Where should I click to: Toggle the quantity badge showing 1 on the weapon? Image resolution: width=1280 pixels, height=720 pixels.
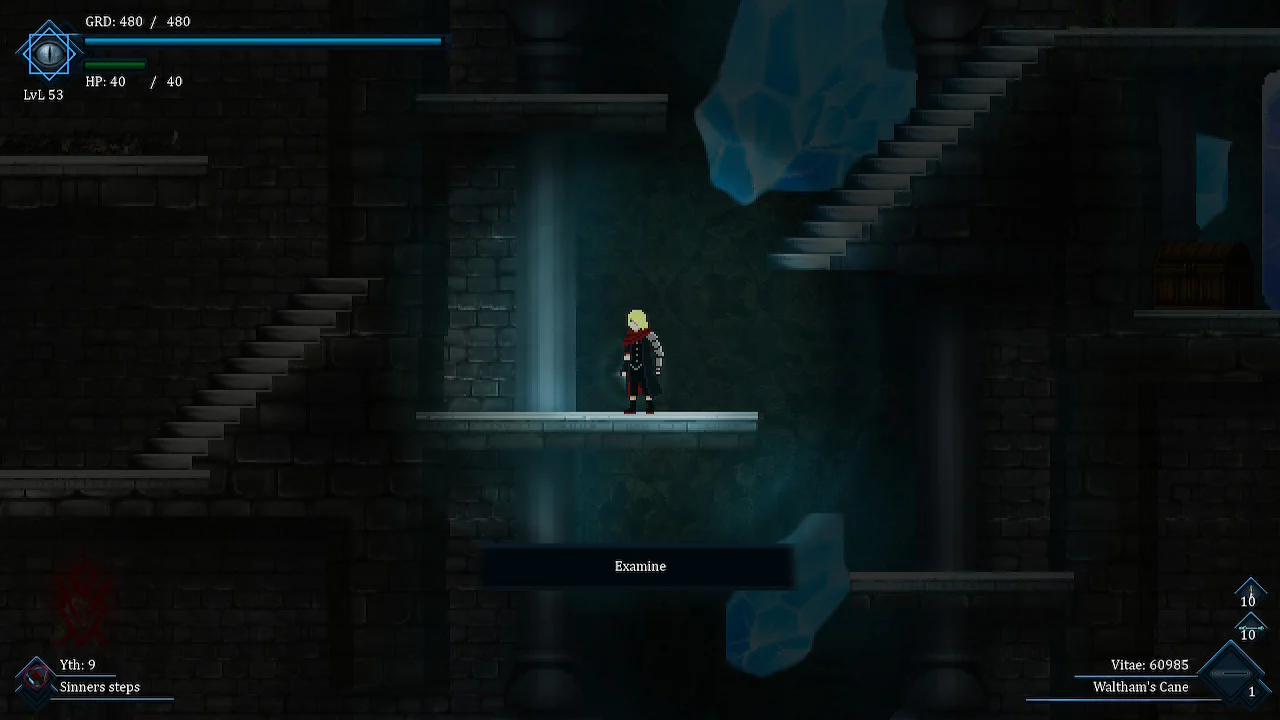pos(1252,691)
